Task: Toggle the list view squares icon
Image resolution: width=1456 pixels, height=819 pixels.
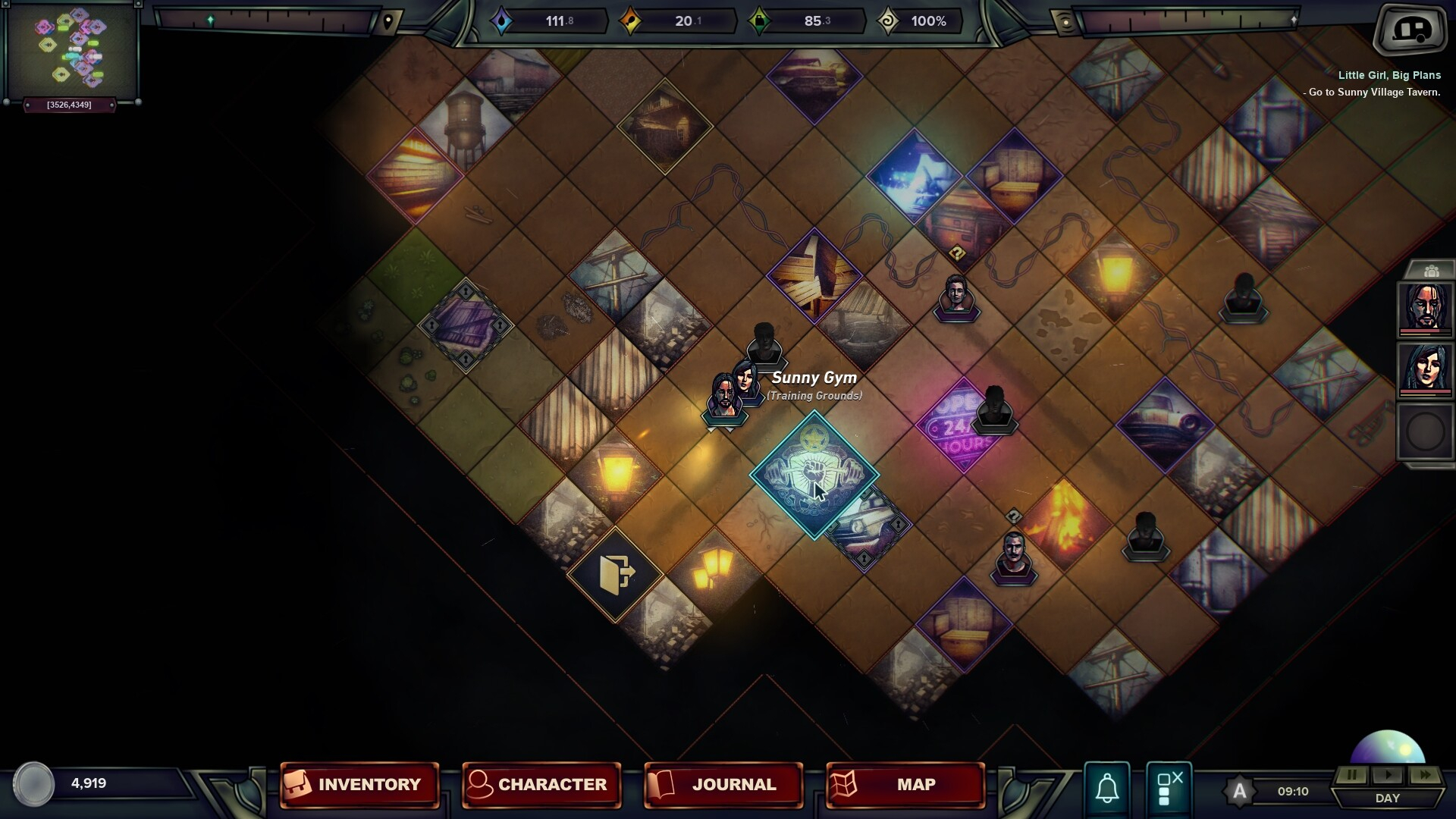Action: pyautogui.click(x=1169, y=787)
